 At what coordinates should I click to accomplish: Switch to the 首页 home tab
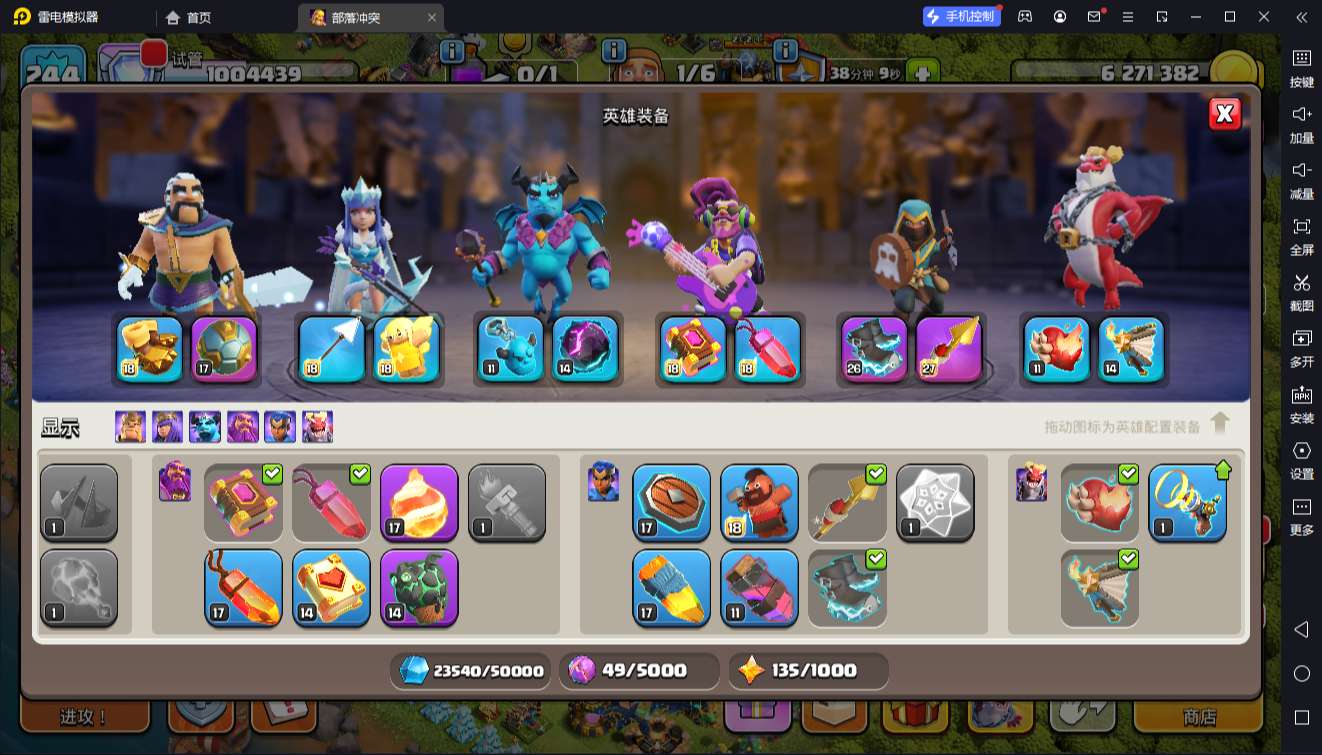pyautogui.click(x=189, y=17)
